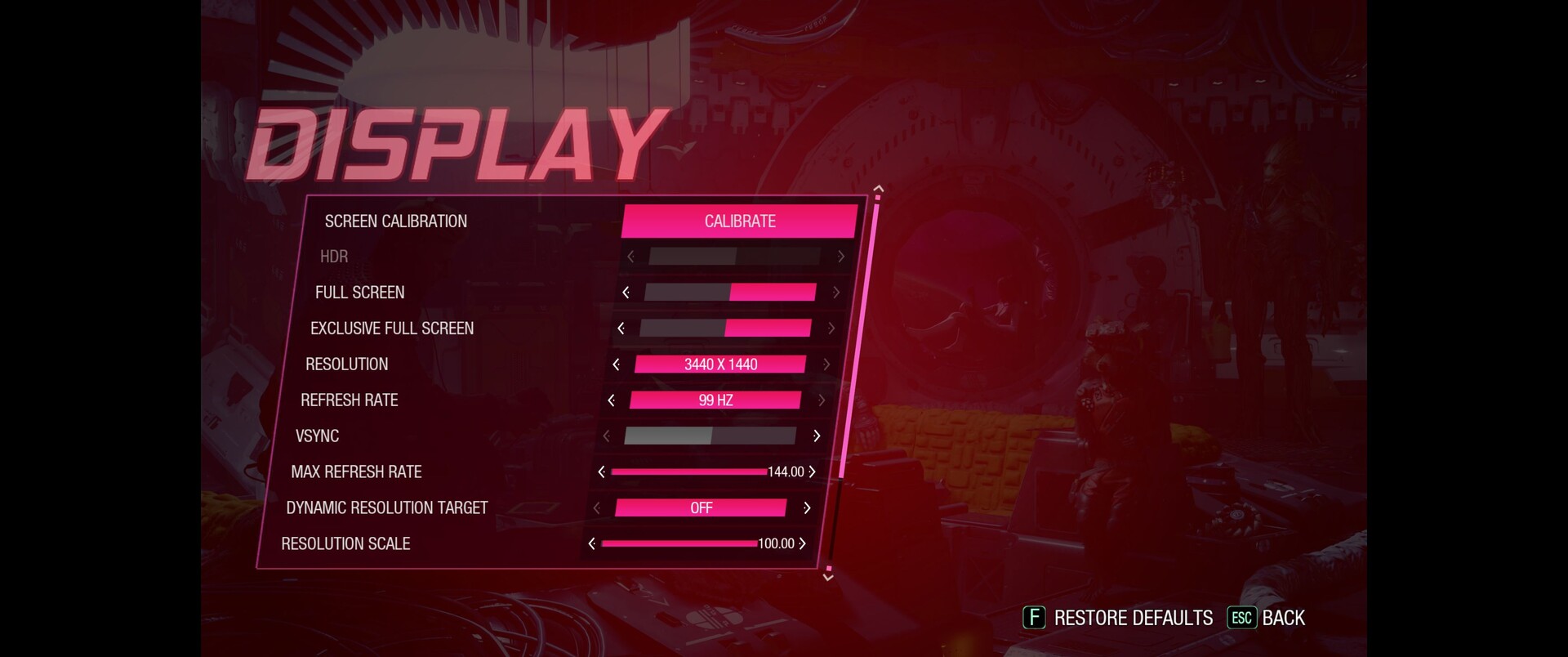Toggle the VSync setting bar

[710, 436]
